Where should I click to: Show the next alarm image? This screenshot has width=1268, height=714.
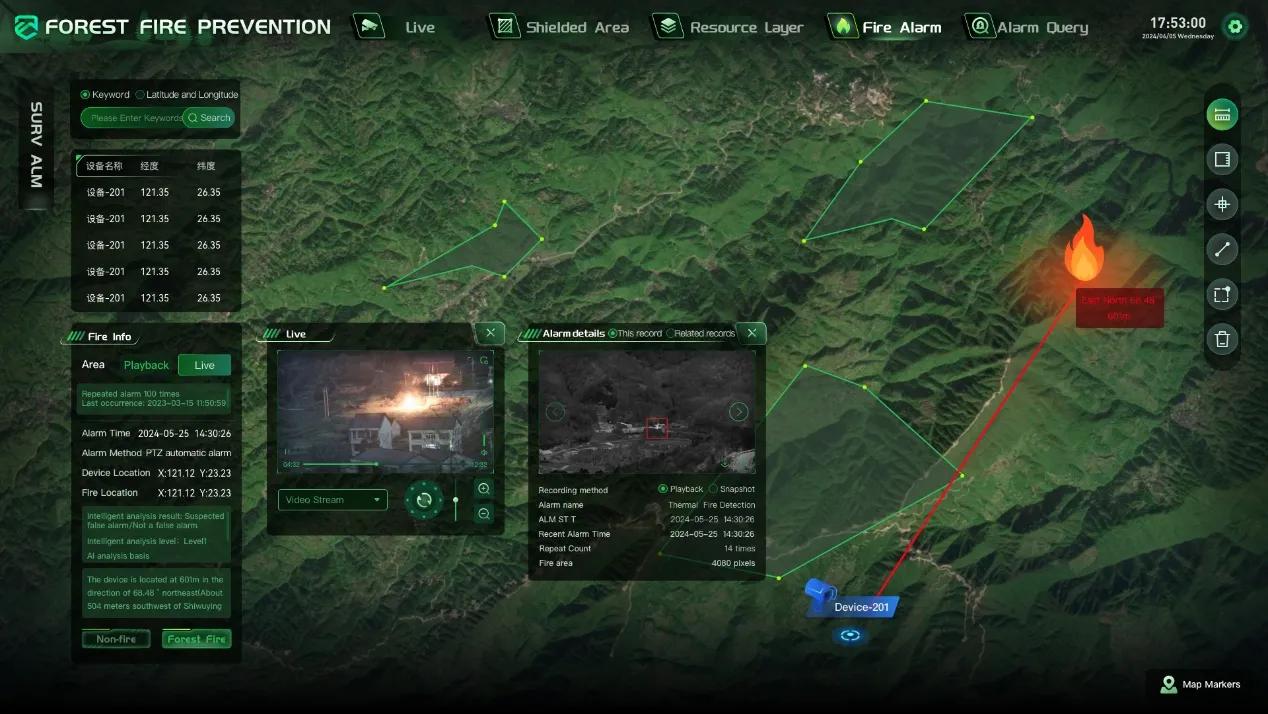pyautogui.click(x=738, y=412)
